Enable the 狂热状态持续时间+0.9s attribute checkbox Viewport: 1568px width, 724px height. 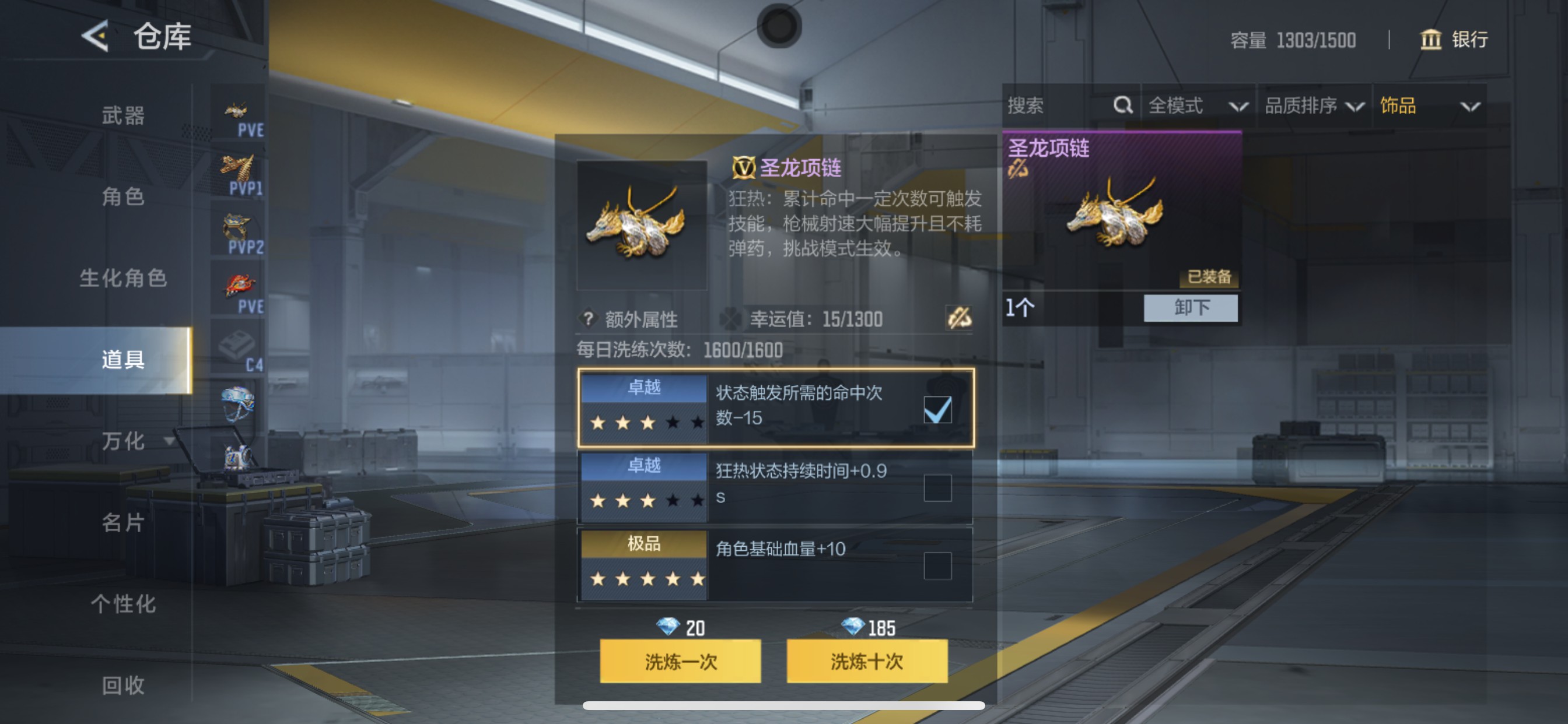click(x=938, y=487)
